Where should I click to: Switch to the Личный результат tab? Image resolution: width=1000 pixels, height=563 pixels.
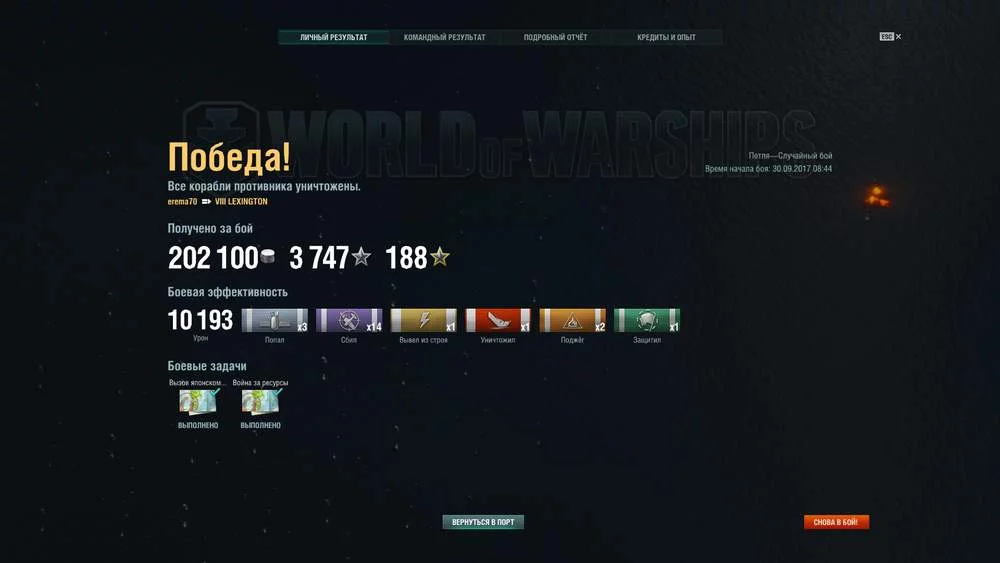[334, 38]
